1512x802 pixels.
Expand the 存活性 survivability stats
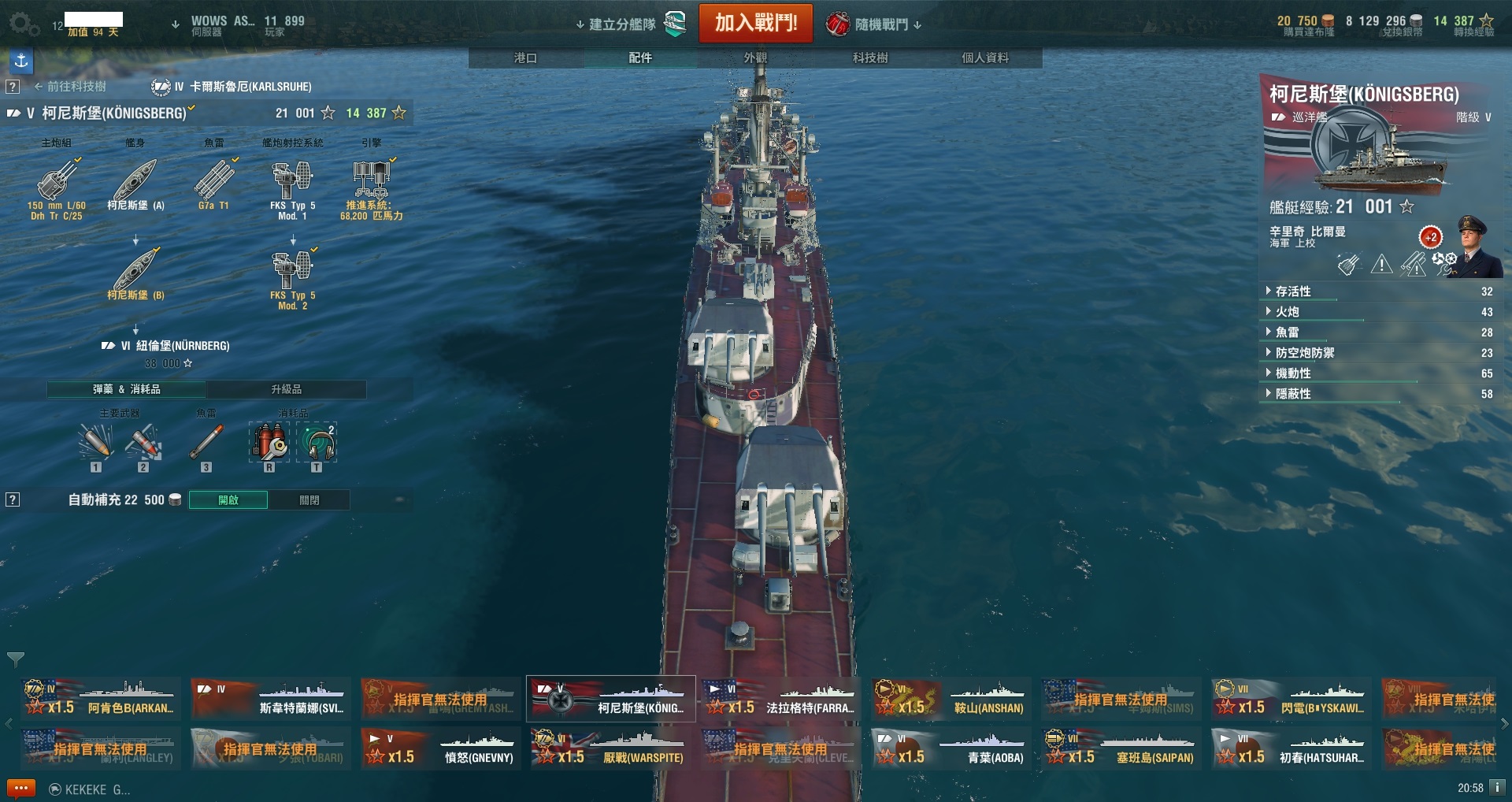point(1293,291)
